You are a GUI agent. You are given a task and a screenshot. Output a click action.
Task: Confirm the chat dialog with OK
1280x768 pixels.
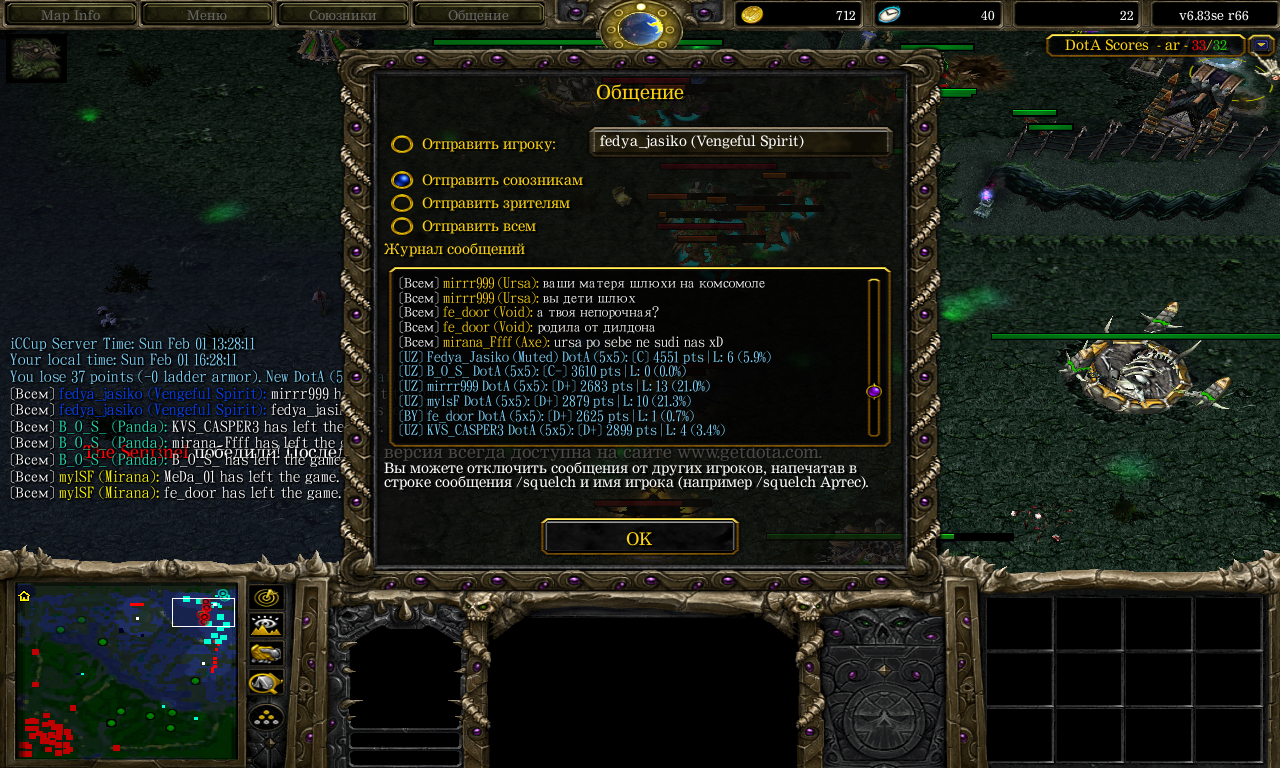pos(639,537)
